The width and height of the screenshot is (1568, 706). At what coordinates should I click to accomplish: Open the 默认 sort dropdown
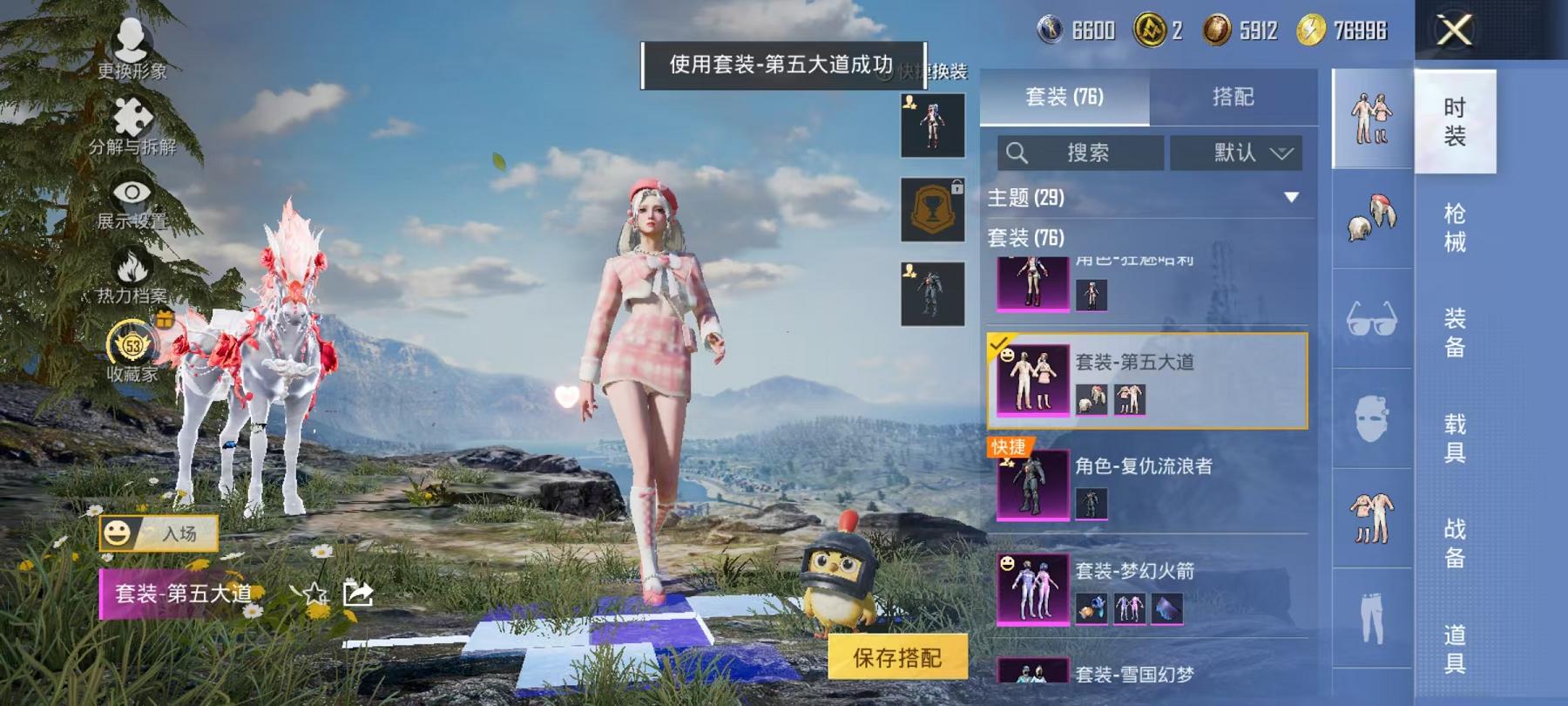coord(1236,153)
